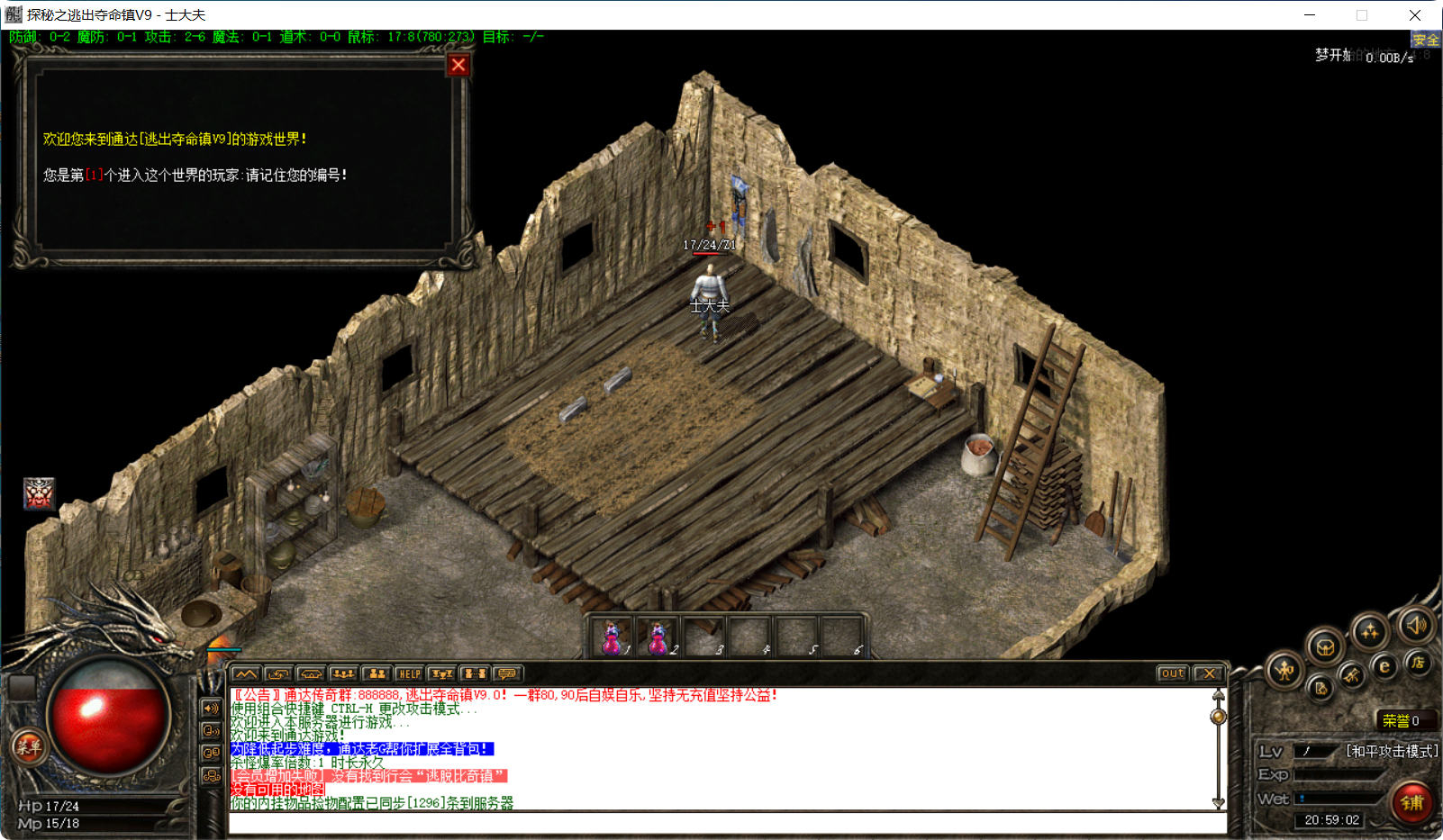The height and width of the screenshot is (840, 1443).
Task: Toggle the 安全 safe mode indicator at top right
Action: 1427,39
